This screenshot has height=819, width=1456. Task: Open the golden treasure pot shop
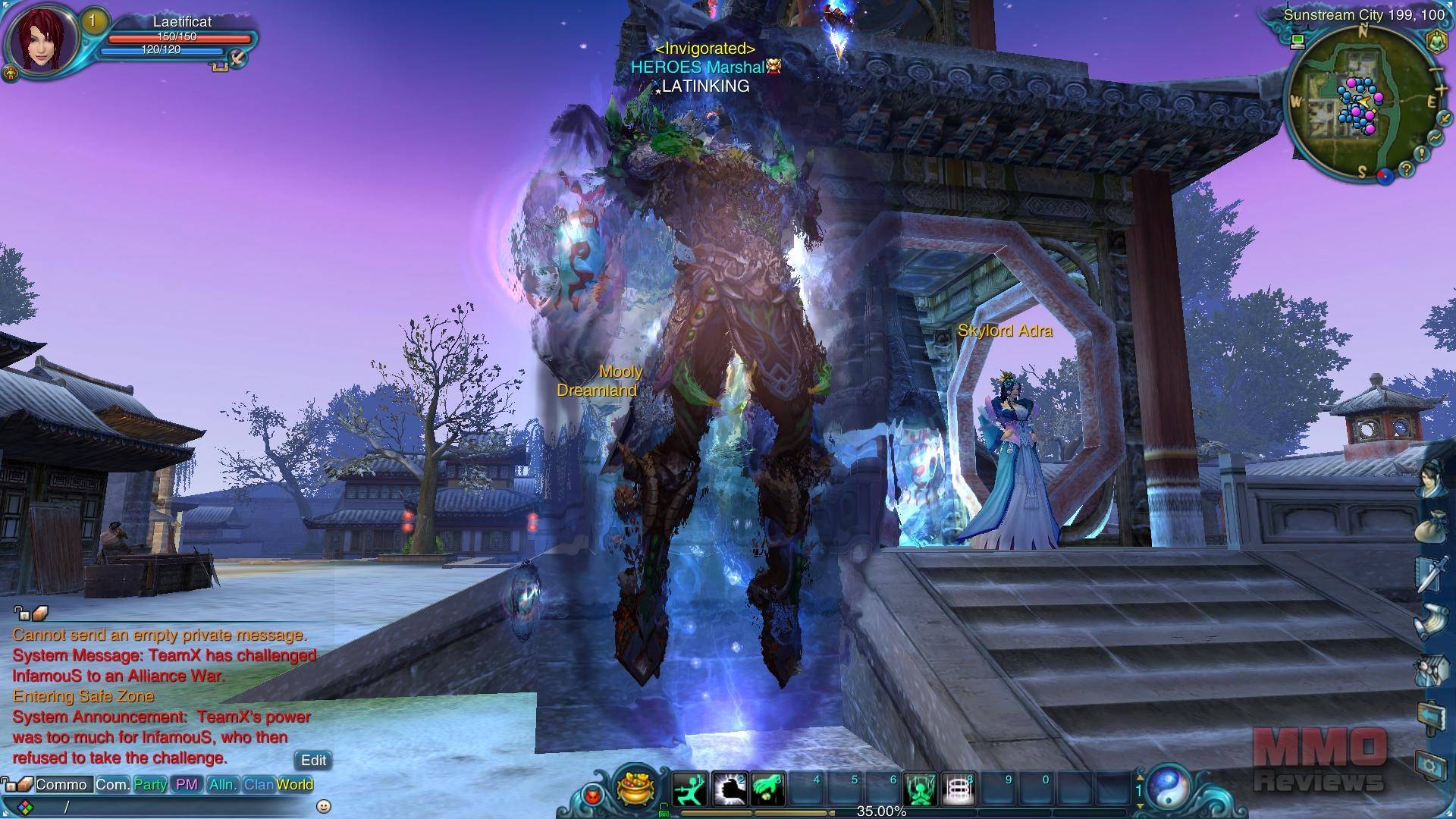pos(635,787)
